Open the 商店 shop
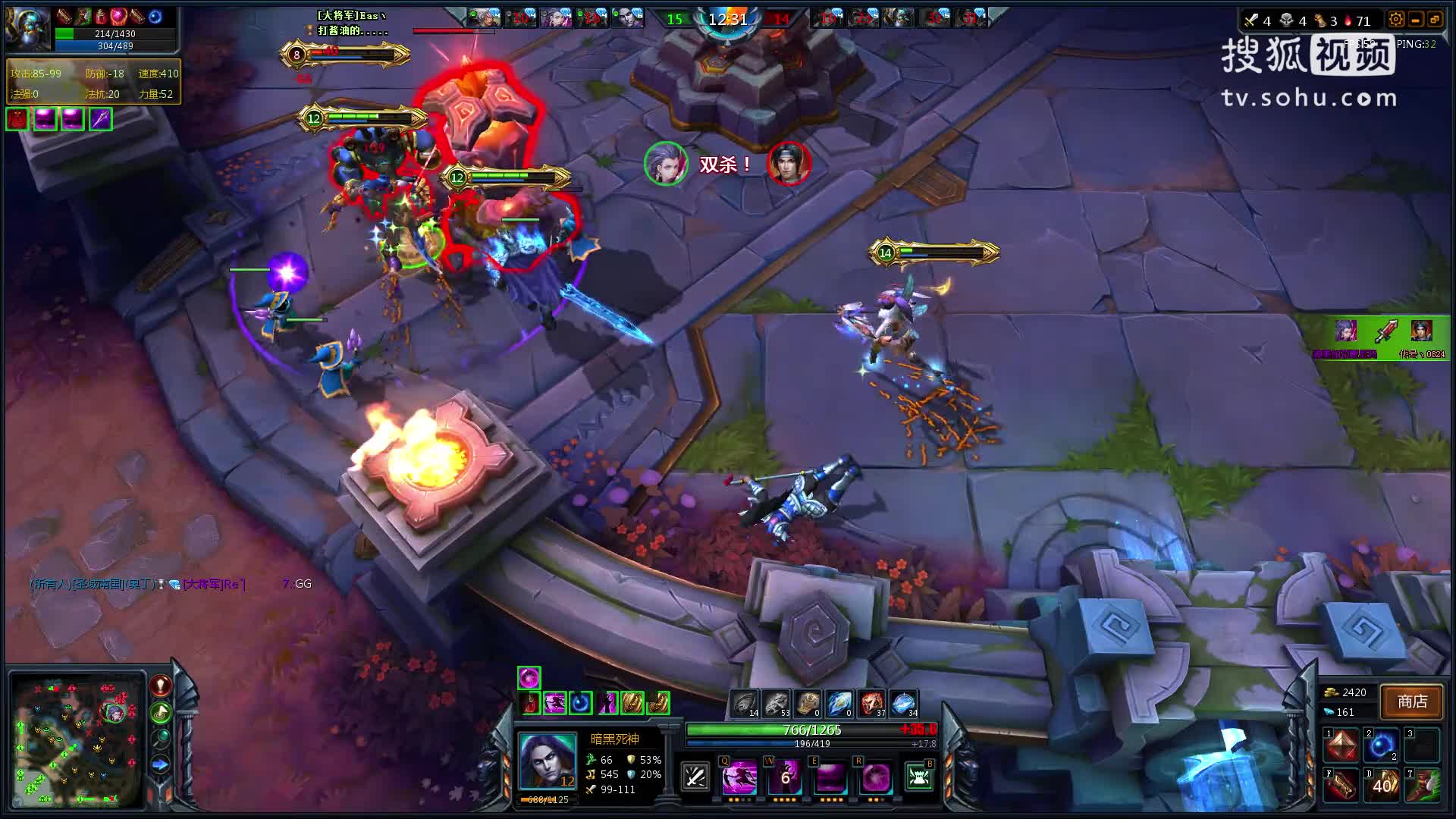The width and height of the screenshot is (1456, 819). [x=1411, y=702]
